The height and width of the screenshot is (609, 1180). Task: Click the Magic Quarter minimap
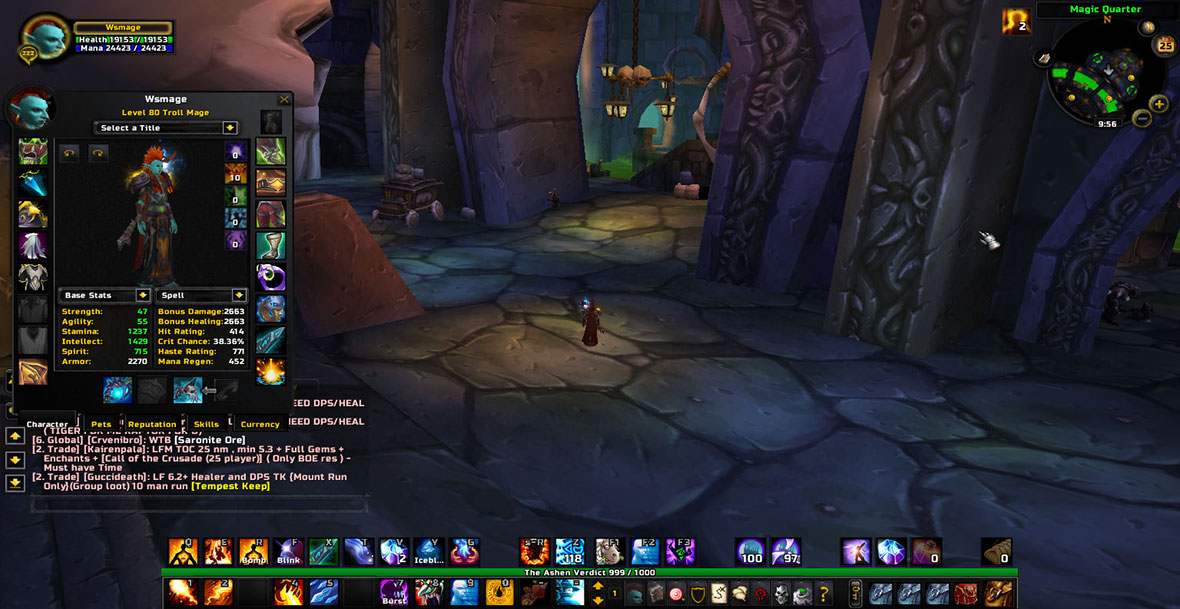click(1100, 72)
